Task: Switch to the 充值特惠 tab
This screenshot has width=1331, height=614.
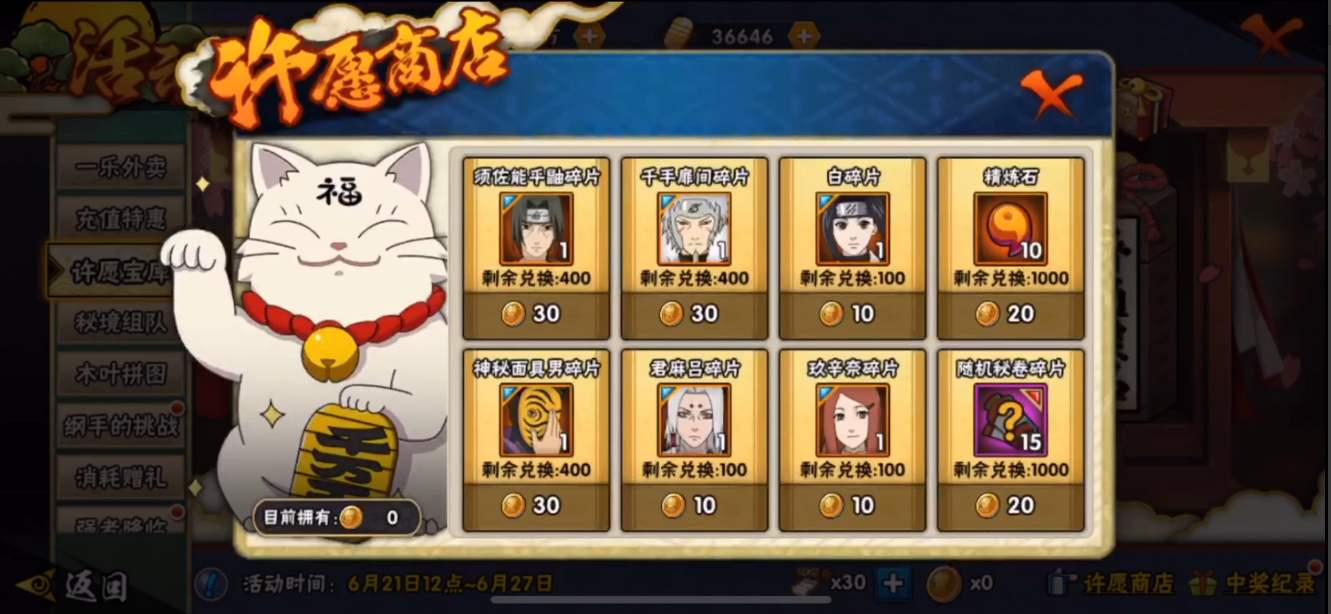Action: point(120,218)
